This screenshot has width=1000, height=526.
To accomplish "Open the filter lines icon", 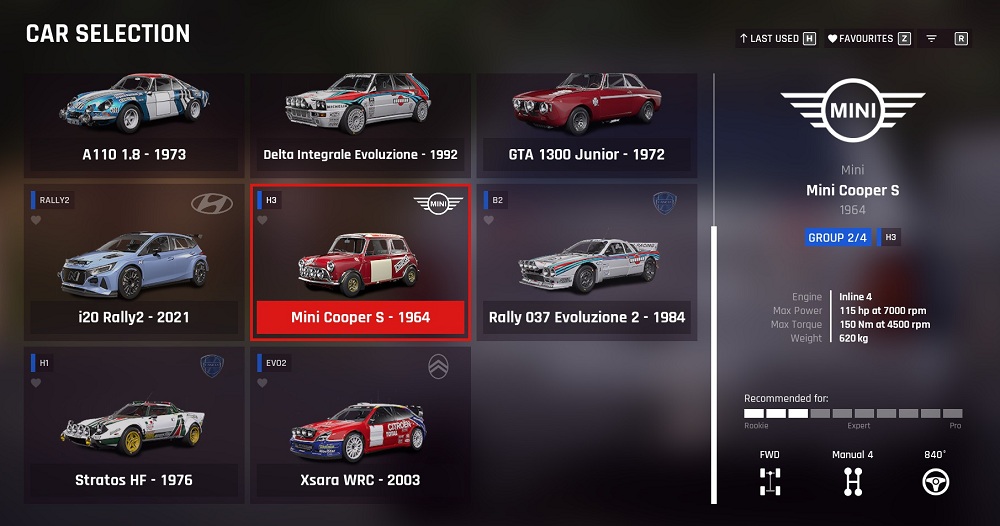I will click(x=931, y=39).
